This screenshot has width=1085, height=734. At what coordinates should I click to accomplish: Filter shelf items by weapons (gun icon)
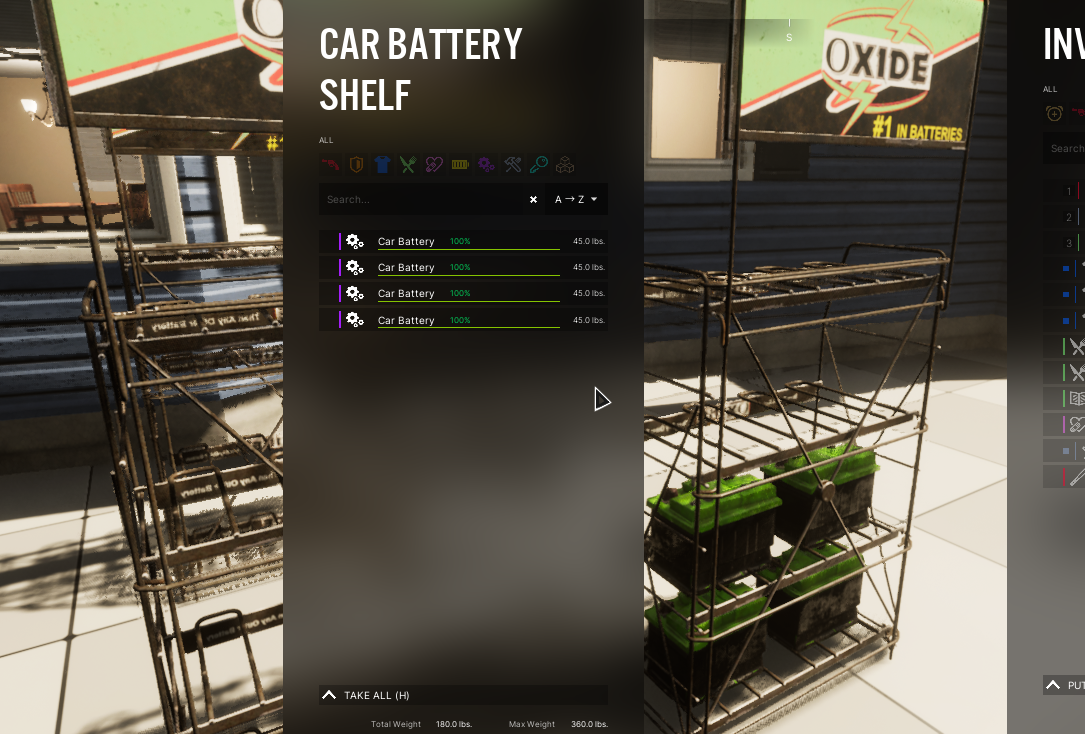click(x=330, y=164)
